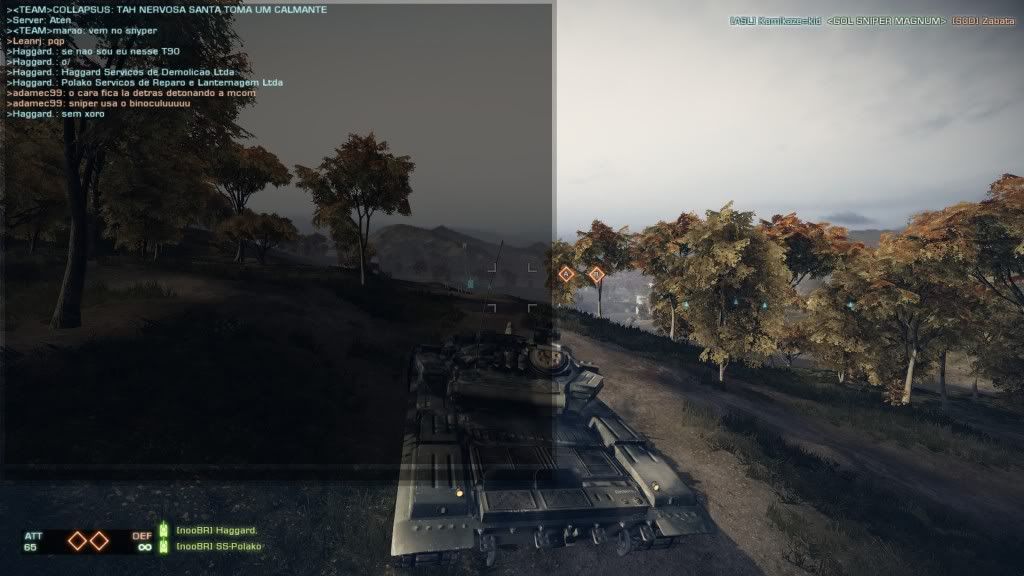Select the objective A diamond marker
Viewport: 1024px width, 576px height.
(x=566, y=273)
